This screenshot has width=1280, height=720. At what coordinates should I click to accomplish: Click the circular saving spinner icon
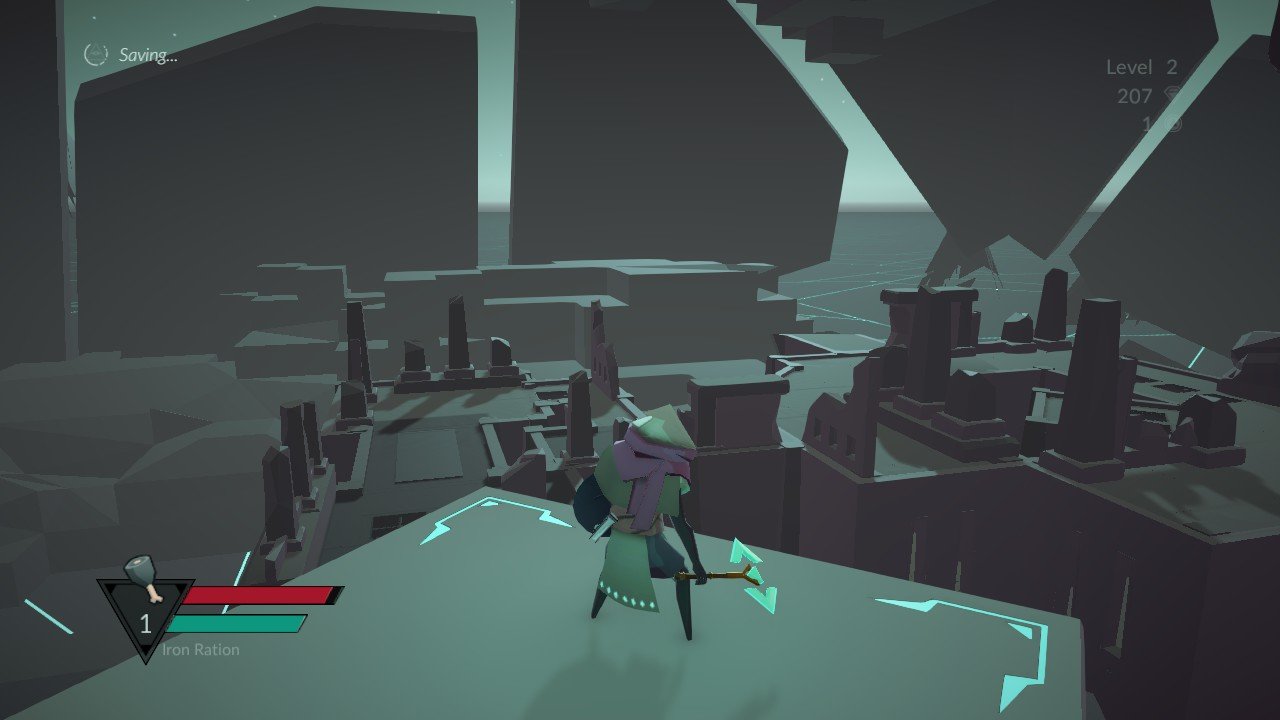pos(94,54)
